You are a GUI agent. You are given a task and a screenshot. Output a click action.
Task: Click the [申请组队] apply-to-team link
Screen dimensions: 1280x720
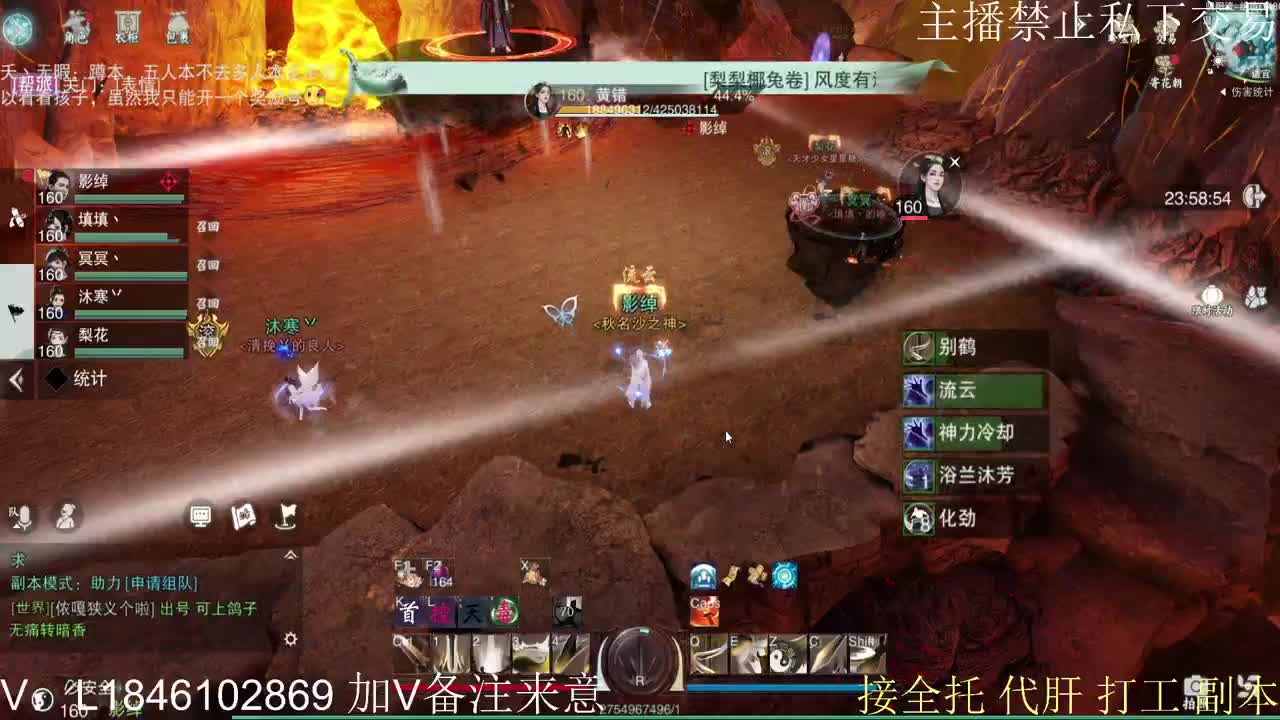(162, 584)
